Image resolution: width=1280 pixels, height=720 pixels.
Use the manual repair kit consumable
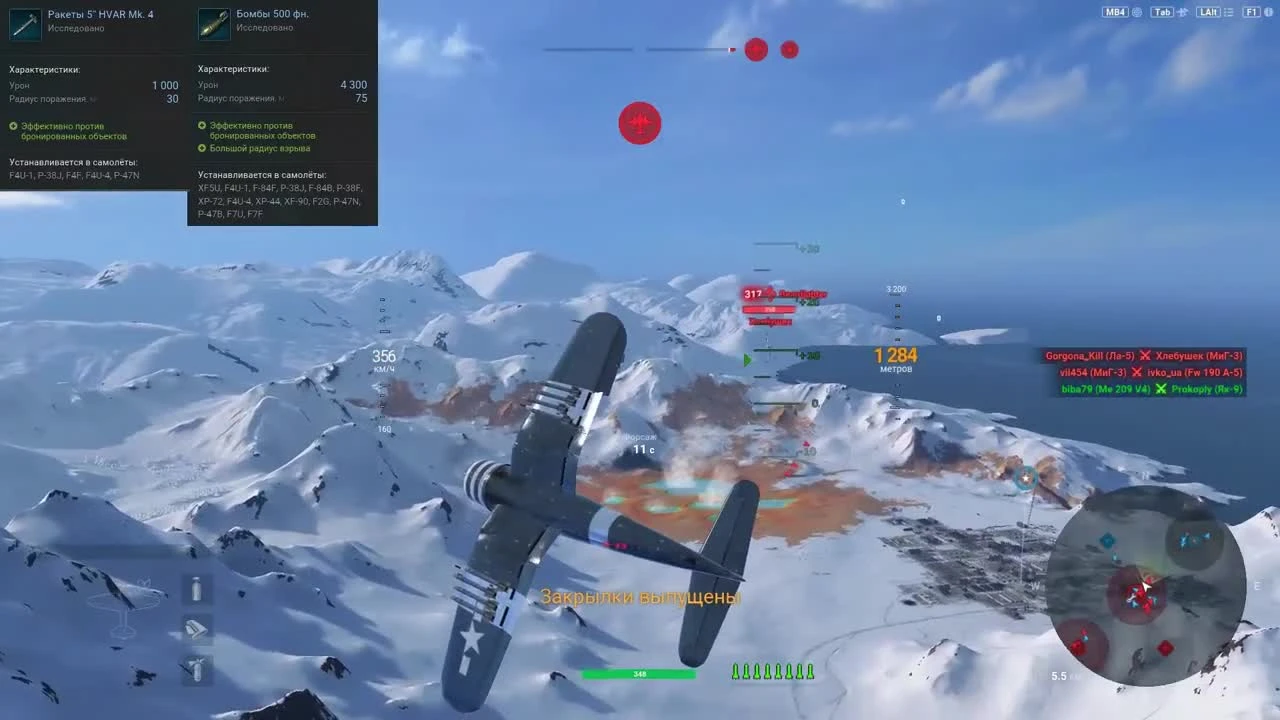point(196,628)
